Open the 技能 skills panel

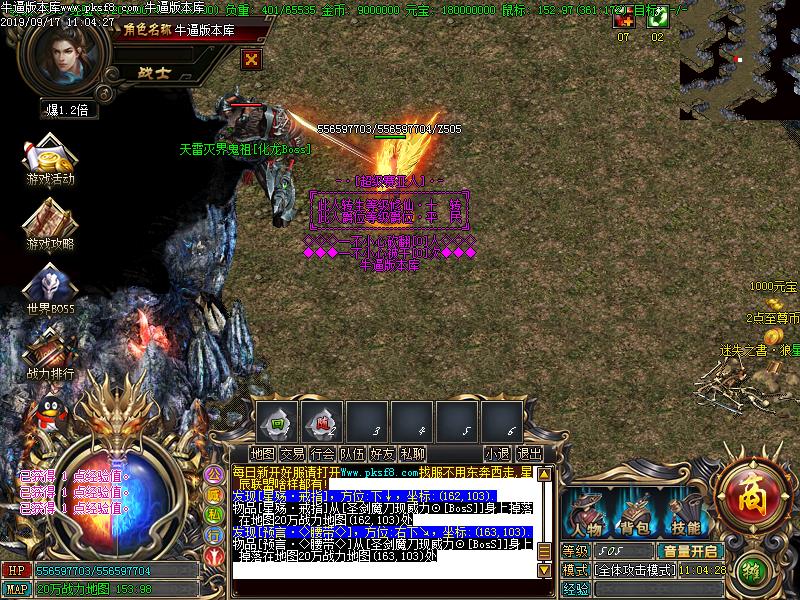pos(685,514)
